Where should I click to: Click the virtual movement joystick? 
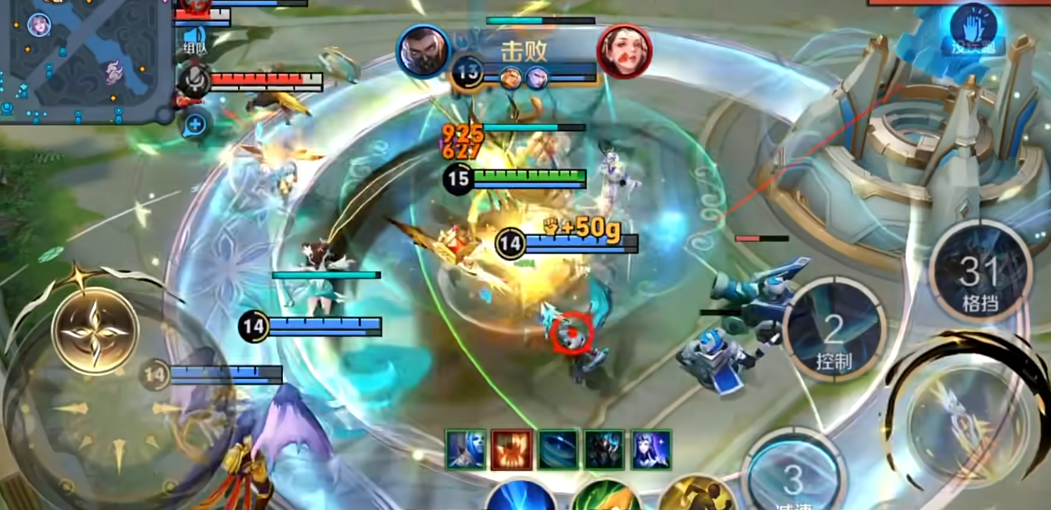click(x=96, y=330)
